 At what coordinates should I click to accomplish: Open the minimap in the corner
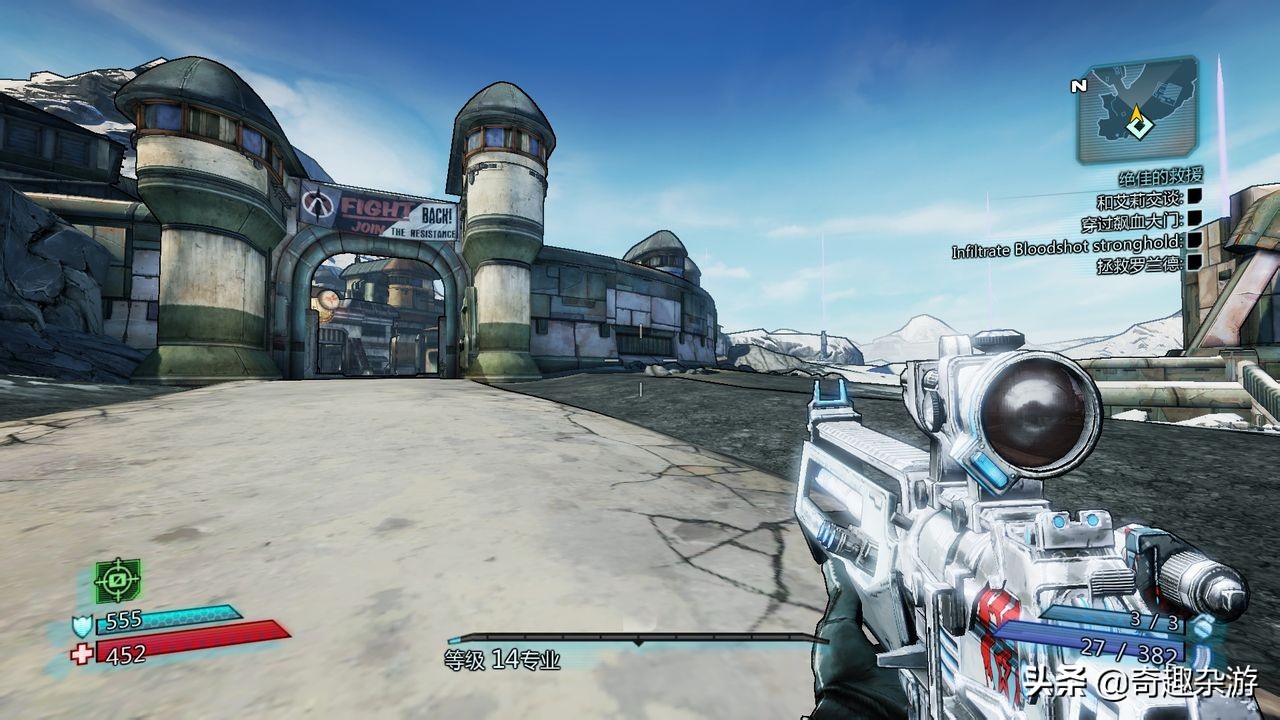point(1137,110)
